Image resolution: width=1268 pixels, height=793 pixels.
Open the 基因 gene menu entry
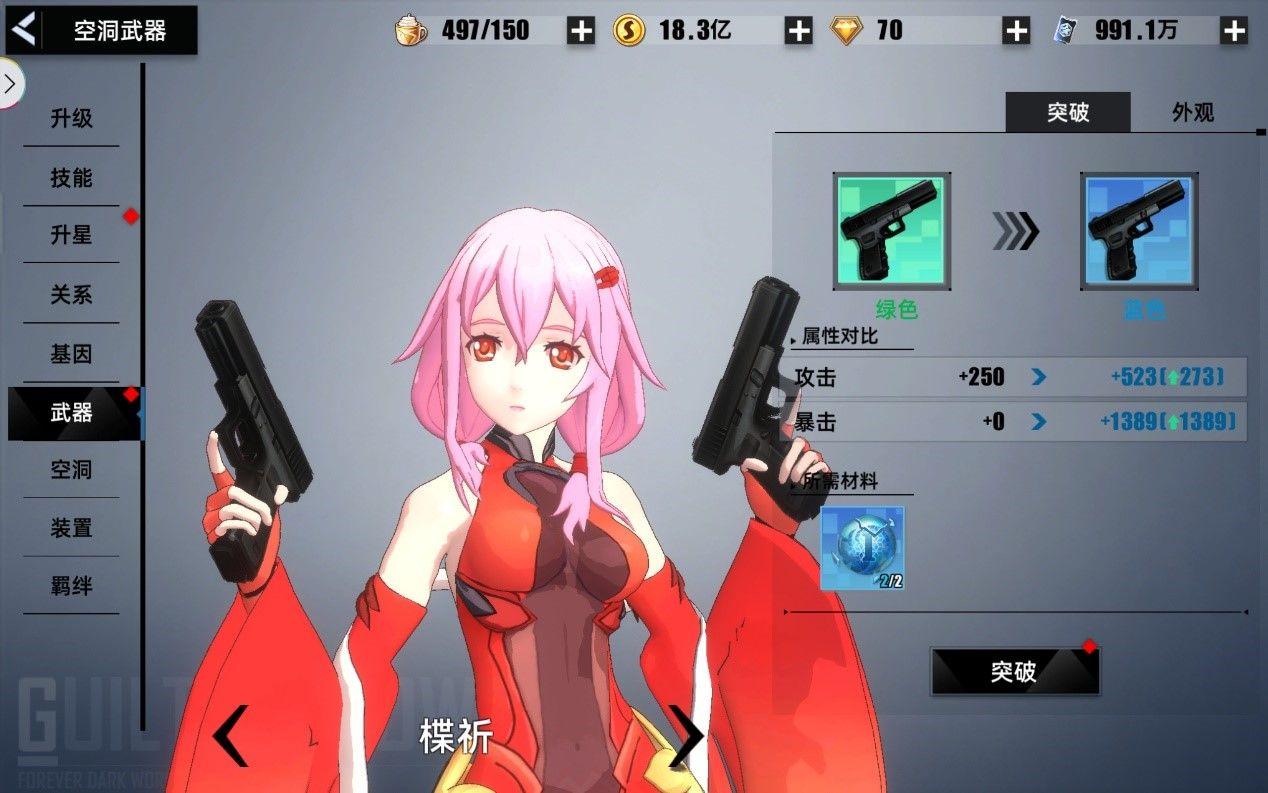71,354
